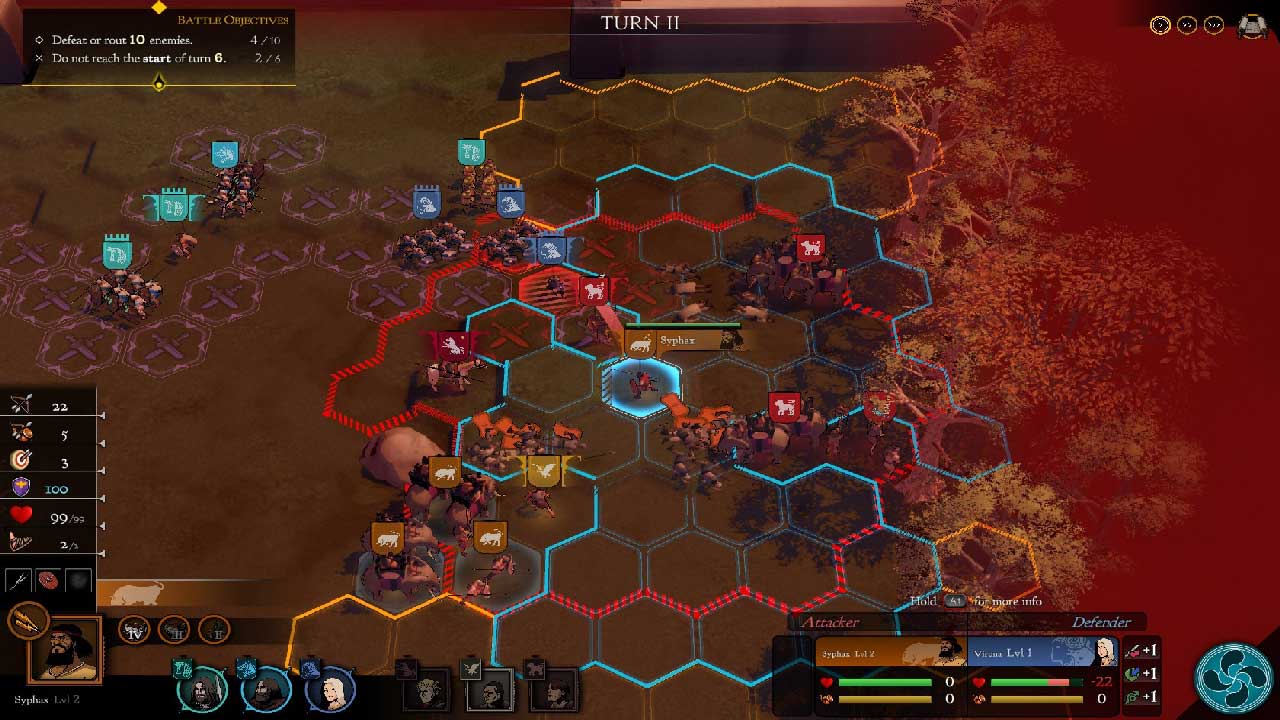The height and width of the screenshot is (720, 1280).
Task: Click the red round shield slot
Action: 48,581
